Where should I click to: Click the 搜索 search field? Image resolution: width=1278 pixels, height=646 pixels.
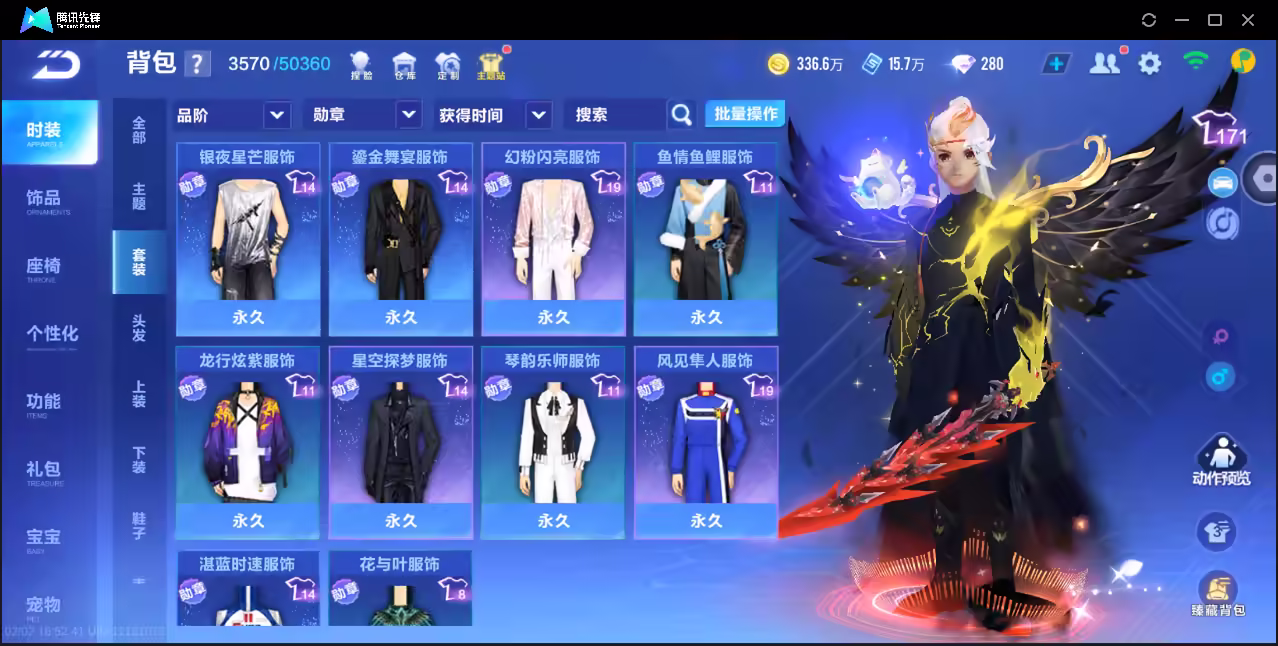(615, 115)
